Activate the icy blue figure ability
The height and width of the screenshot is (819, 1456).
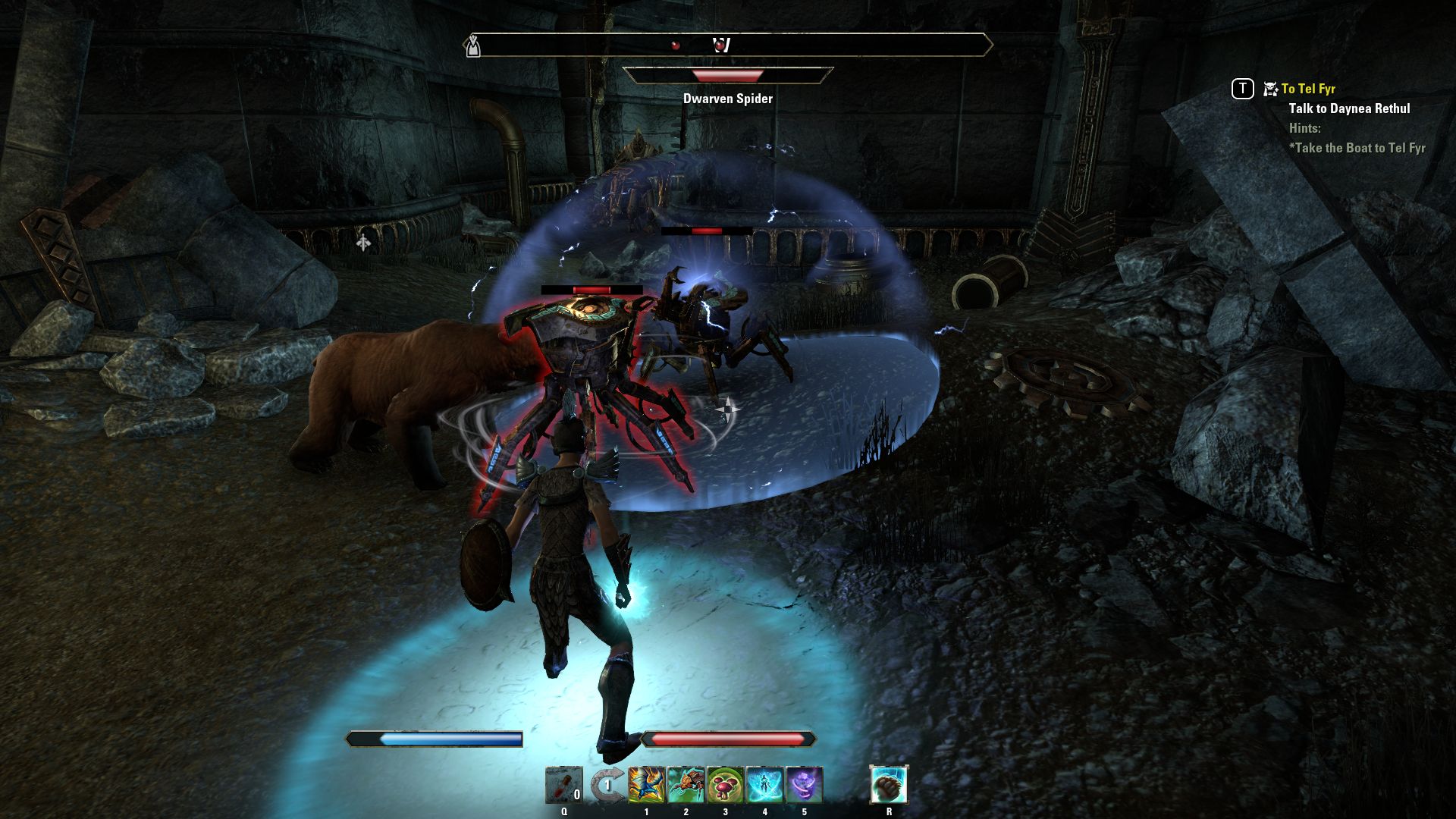coord(764,785)
